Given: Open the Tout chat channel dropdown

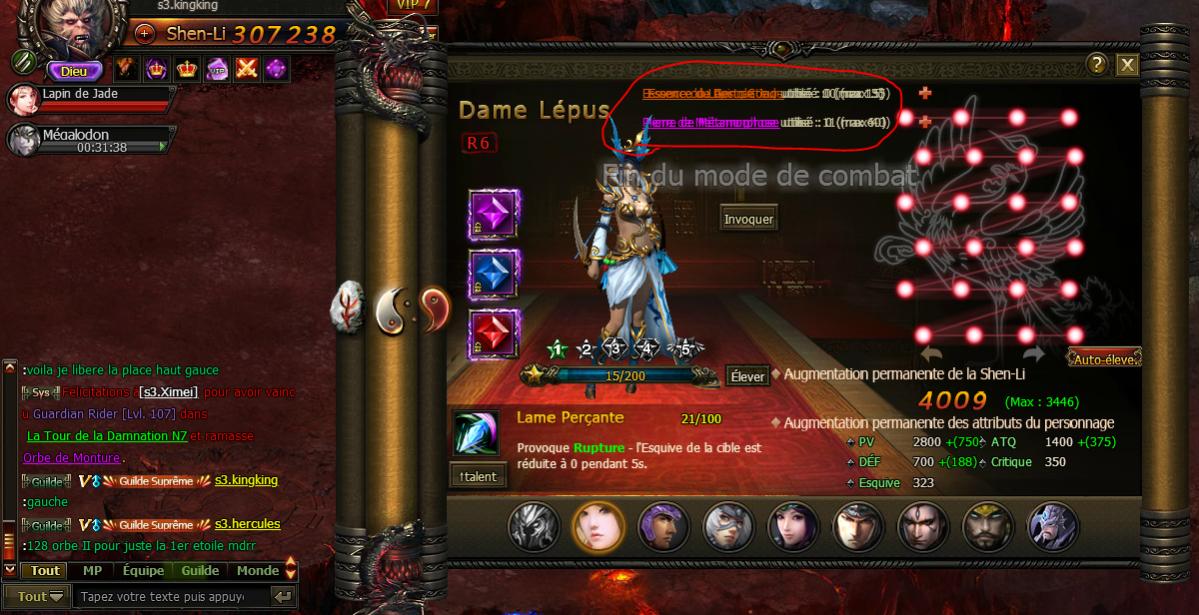Looking at the screenshot, I should tap(40, 596).
